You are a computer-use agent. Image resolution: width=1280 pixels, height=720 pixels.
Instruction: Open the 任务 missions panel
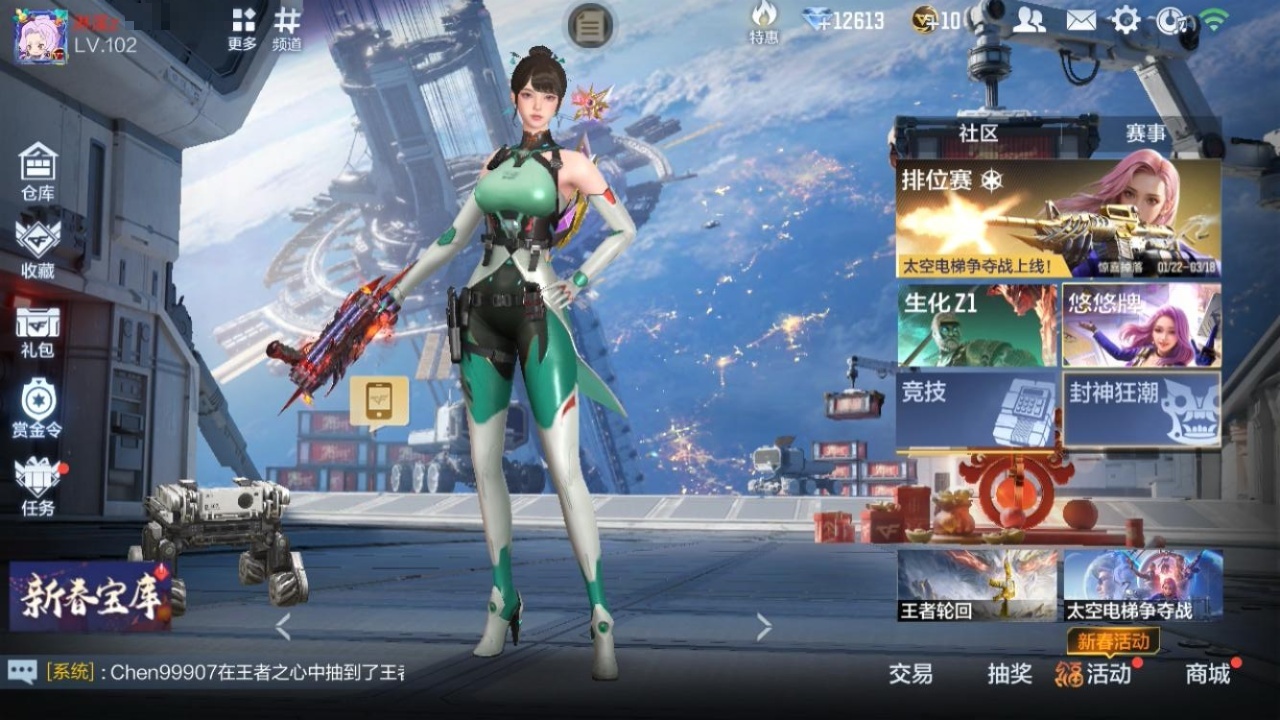tap(38, 485)
